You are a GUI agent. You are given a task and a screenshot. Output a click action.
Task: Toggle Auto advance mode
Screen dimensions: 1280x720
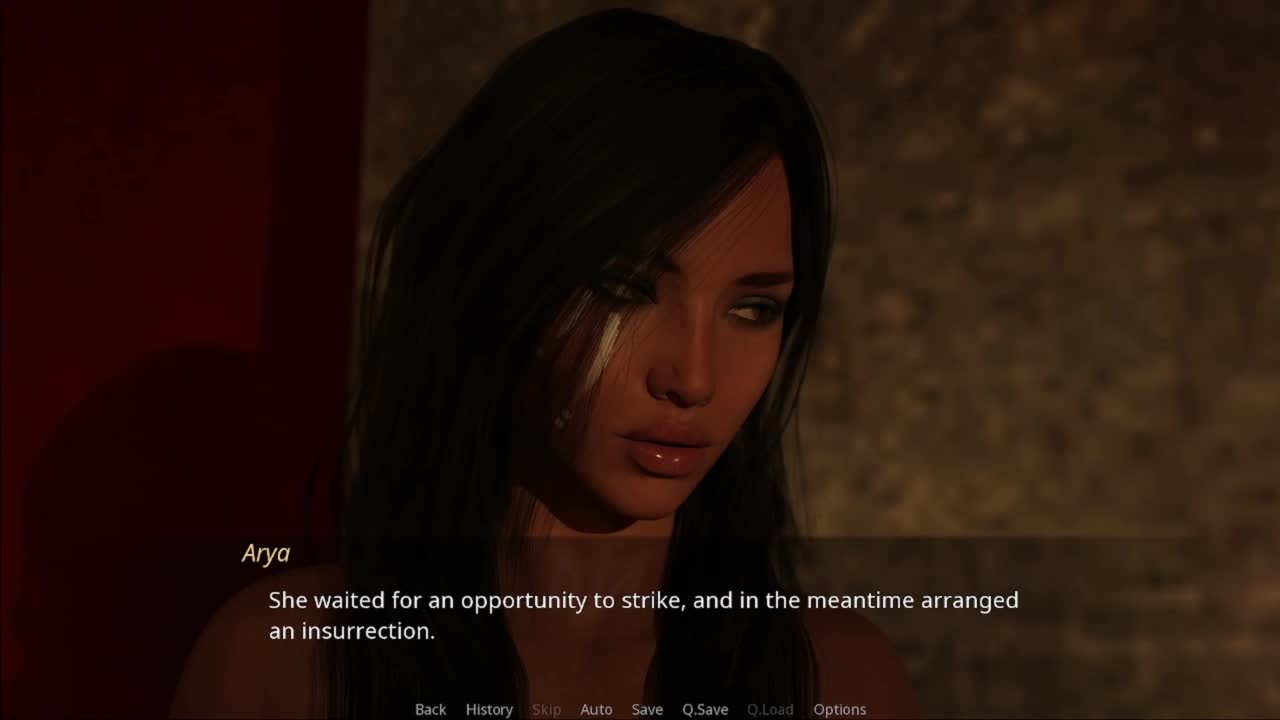point(596,709)
